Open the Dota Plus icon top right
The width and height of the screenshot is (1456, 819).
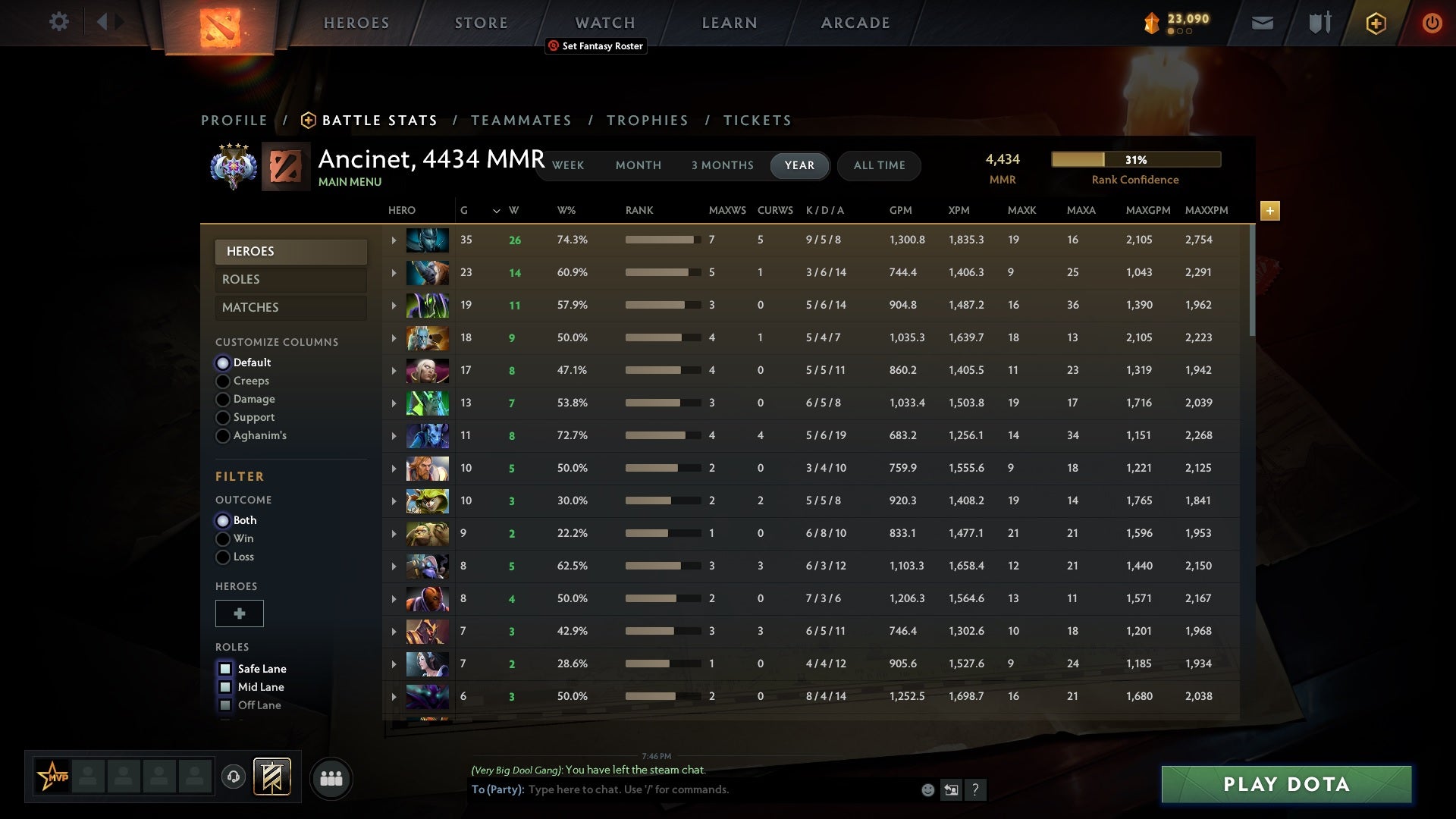1376,23
